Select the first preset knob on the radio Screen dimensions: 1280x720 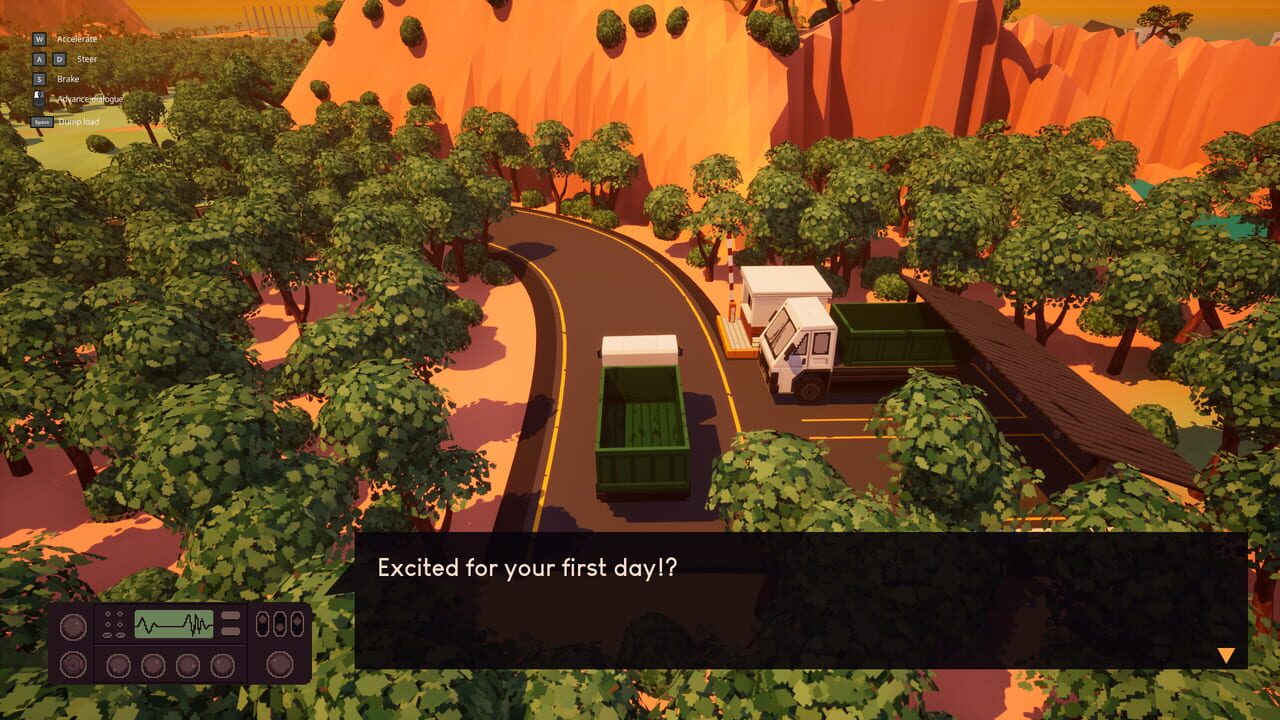tap(118, 665)
